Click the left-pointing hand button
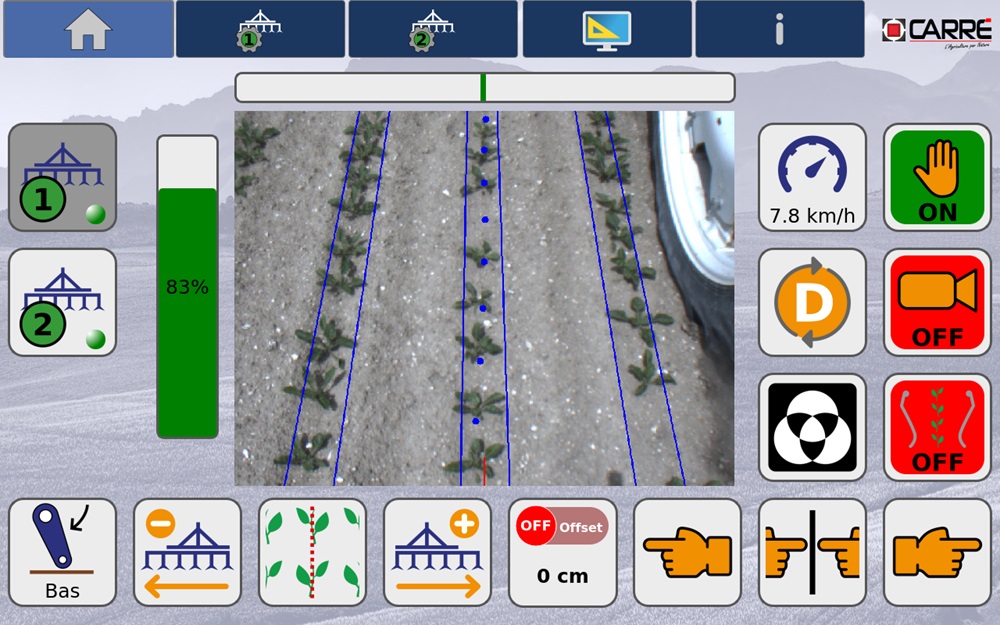Viewport: 1000px width, 625px height. click(x=687, y=552)
